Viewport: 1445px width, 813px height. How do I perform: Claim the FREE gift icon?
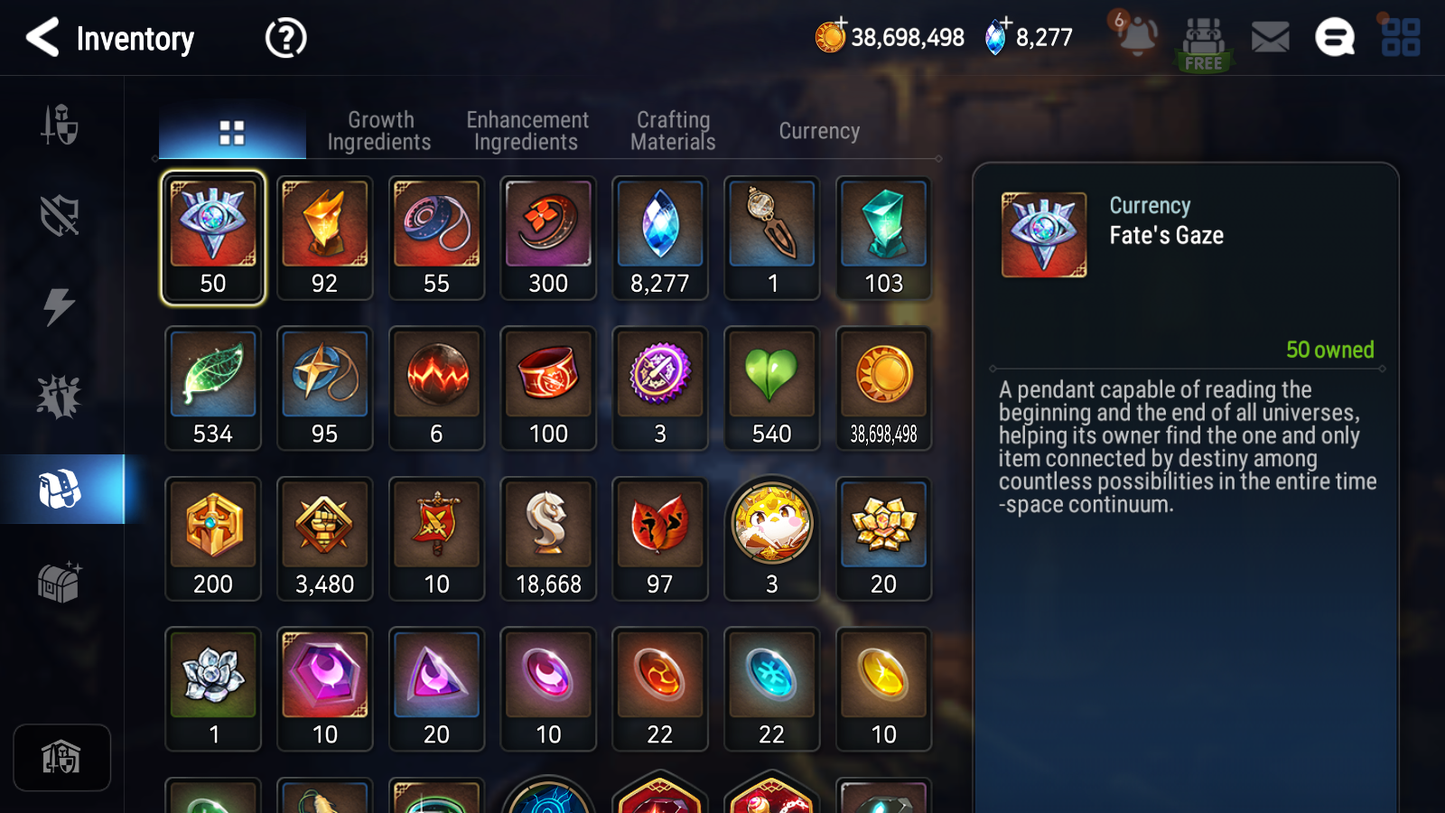1203,42
